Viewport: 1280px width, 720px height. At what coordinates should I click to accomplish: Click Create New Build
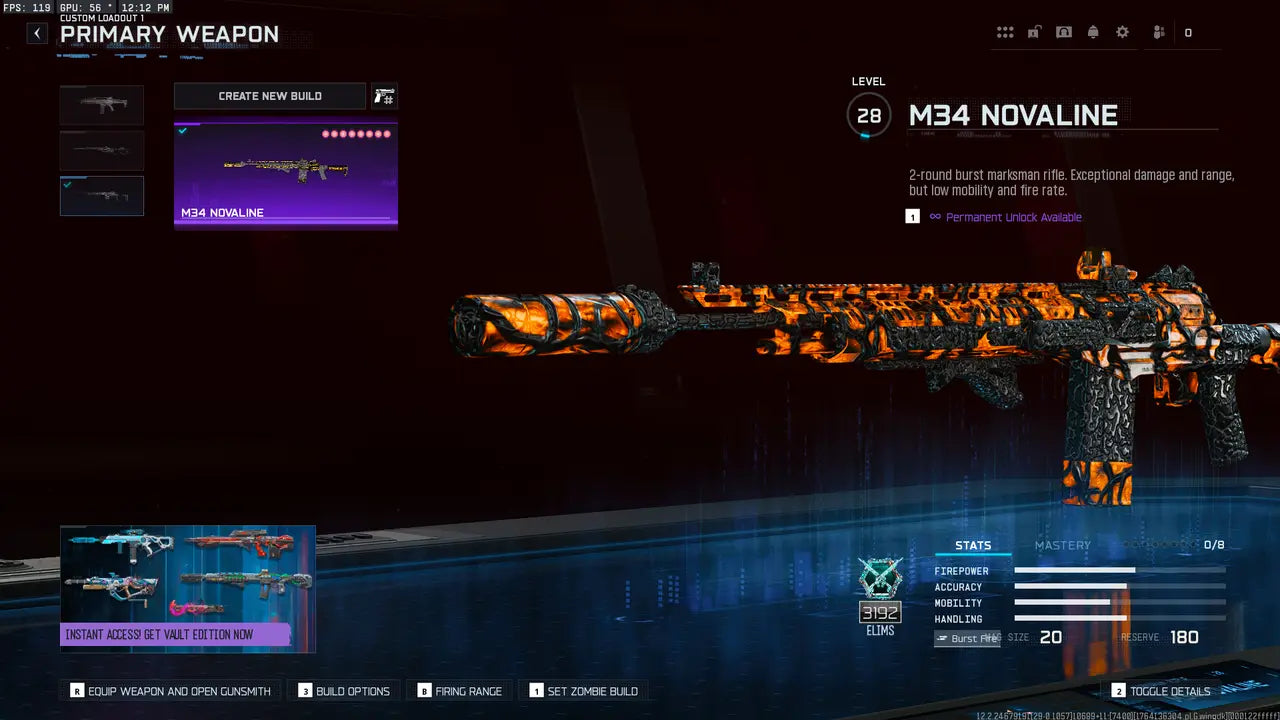269,96
